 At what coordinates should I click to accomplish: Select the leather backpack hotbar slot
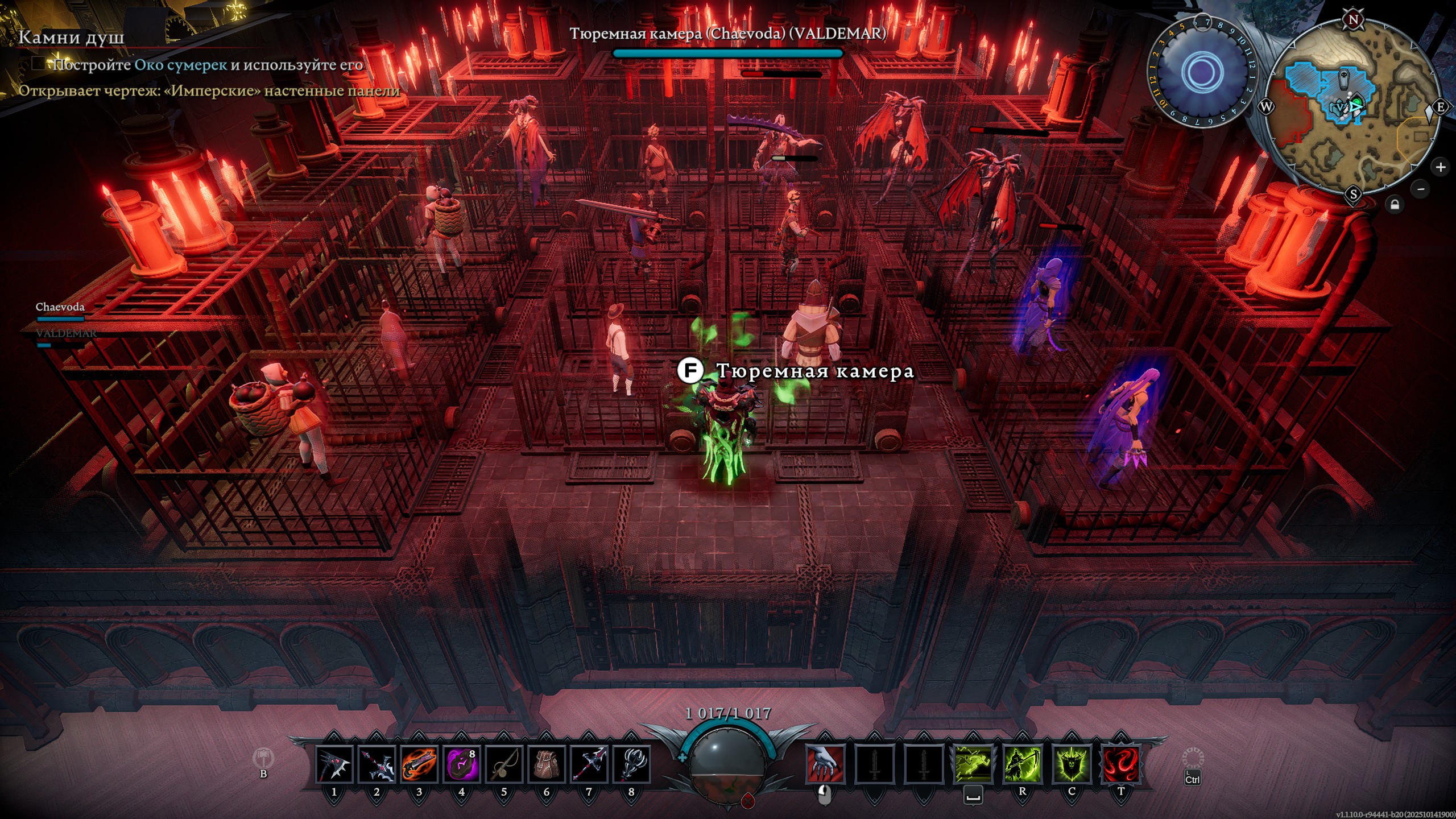pos(546,764)
